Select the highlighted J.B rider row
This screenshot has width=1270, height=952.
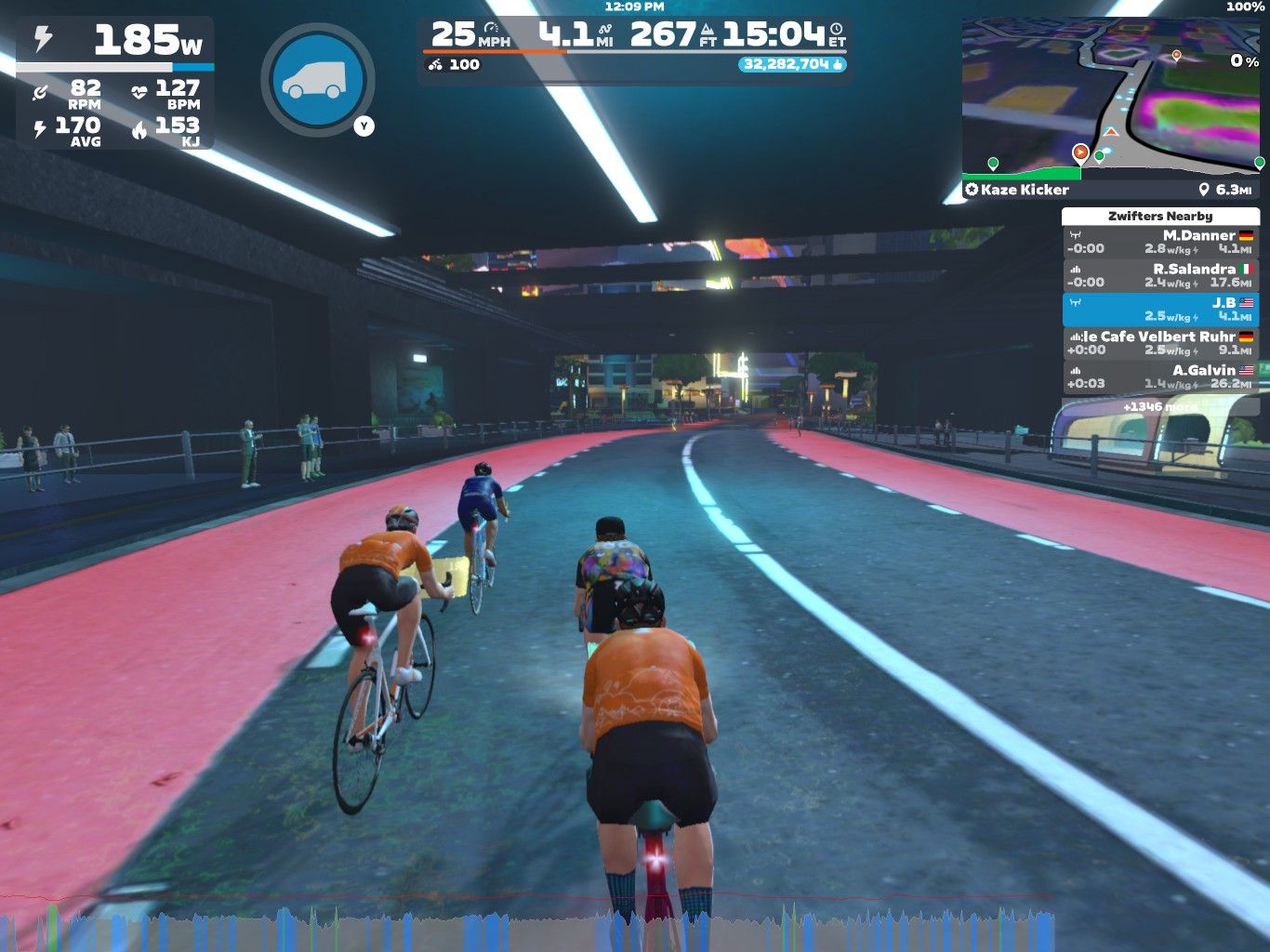1160,310
